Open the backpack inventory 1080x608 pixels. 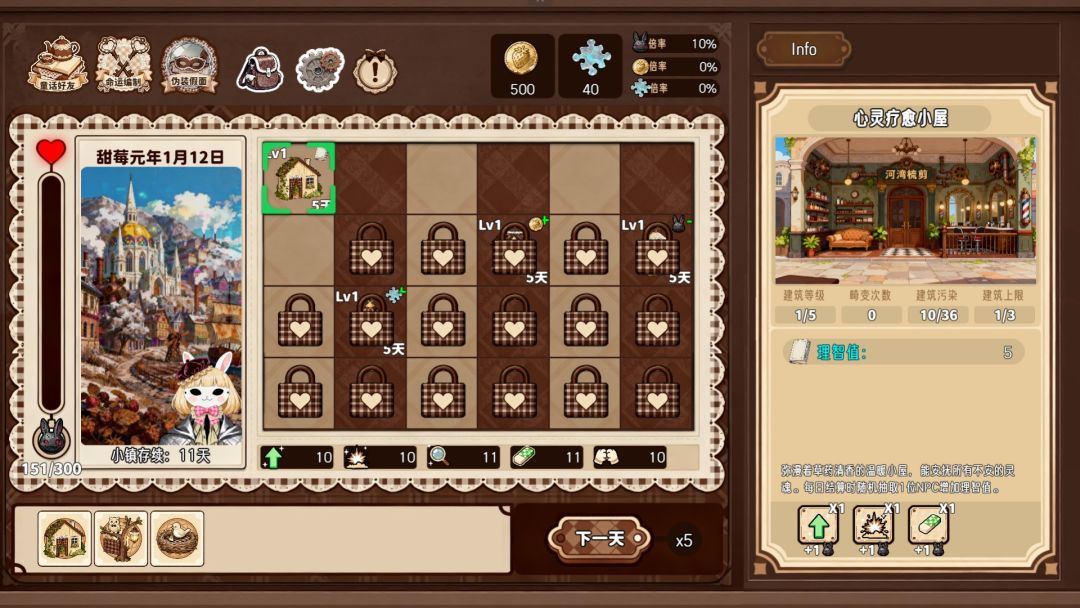(x=259, y=70)
